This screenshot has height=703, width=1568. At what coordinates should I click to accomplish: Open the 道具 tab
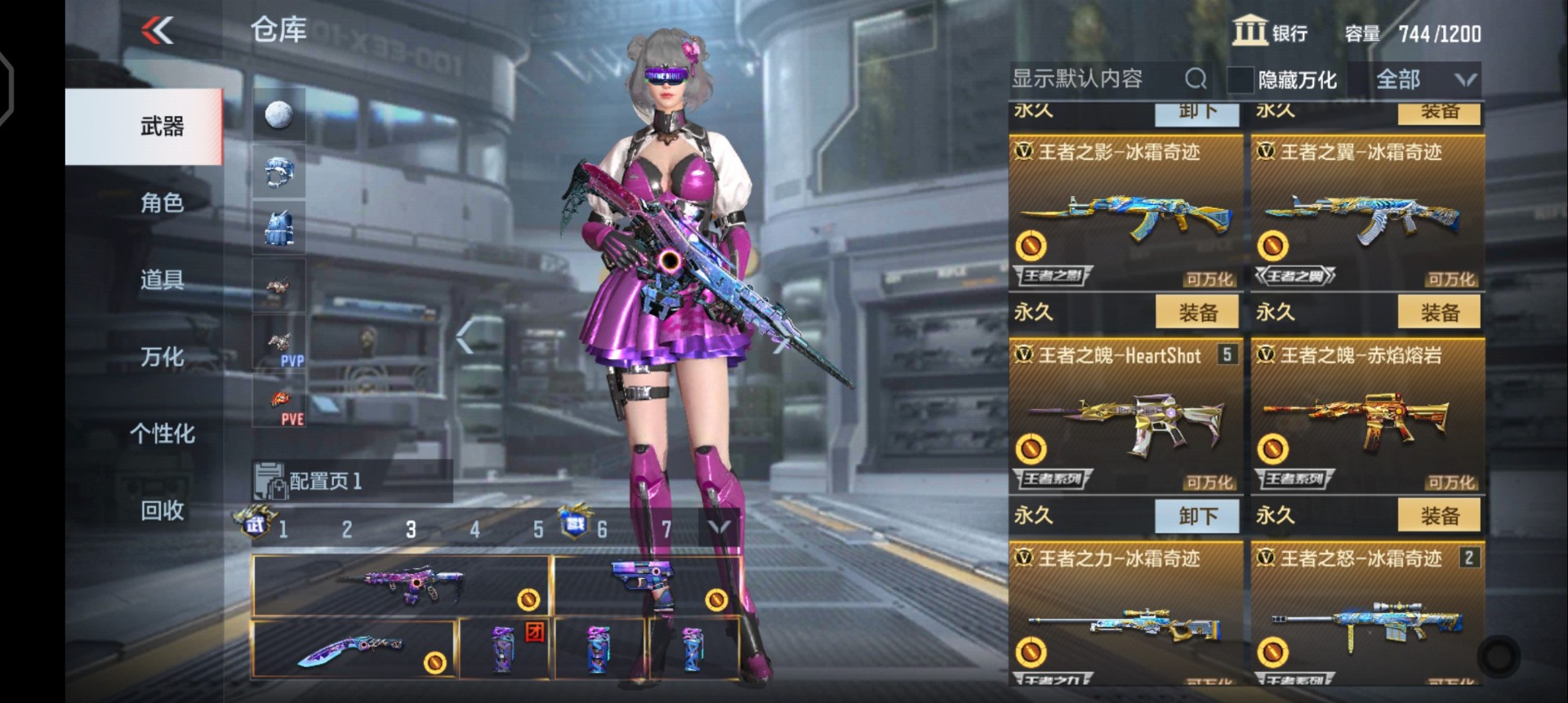[162, 280]
